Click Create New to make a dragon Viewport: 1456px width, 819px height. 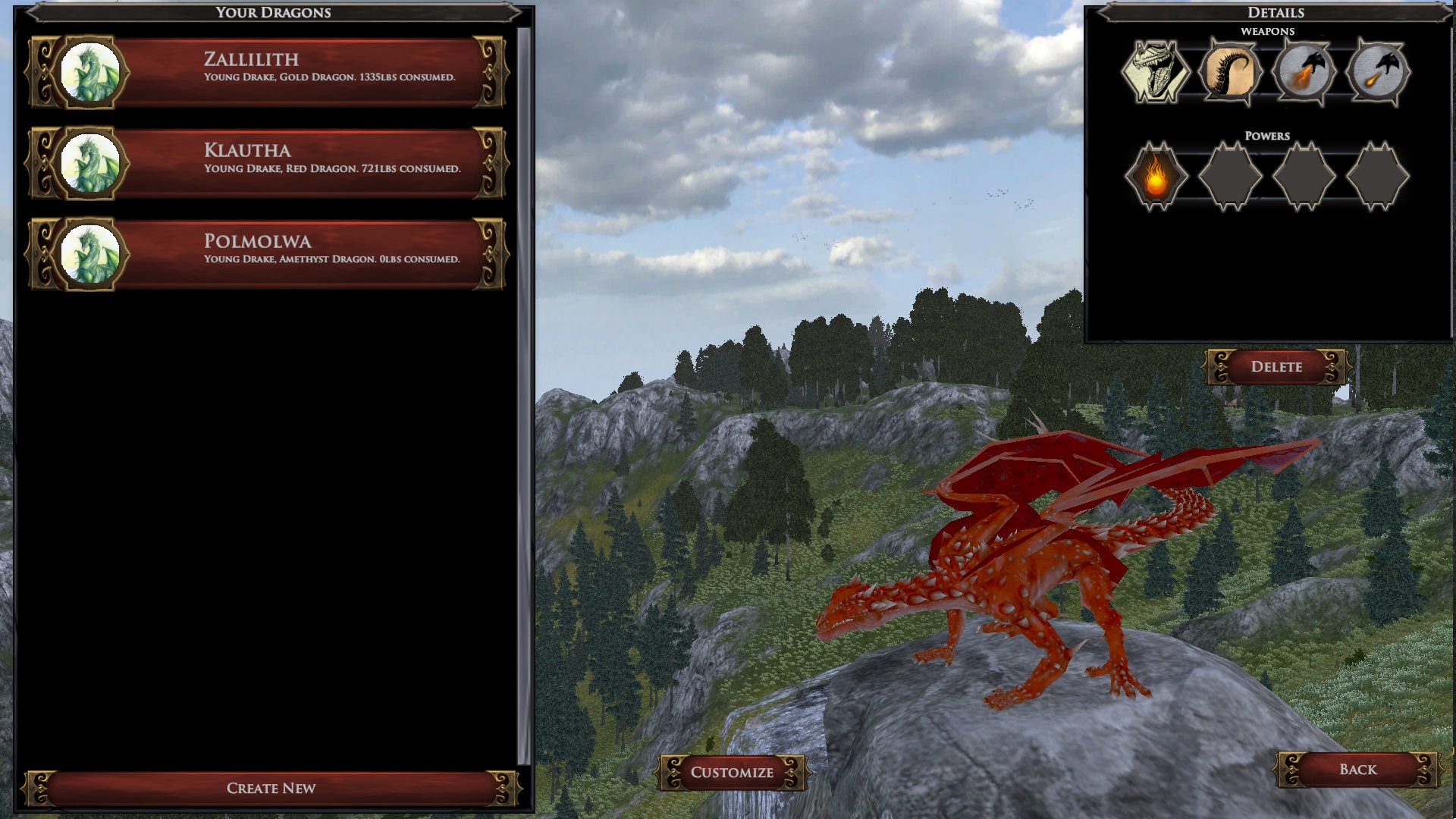coord(271,788)
